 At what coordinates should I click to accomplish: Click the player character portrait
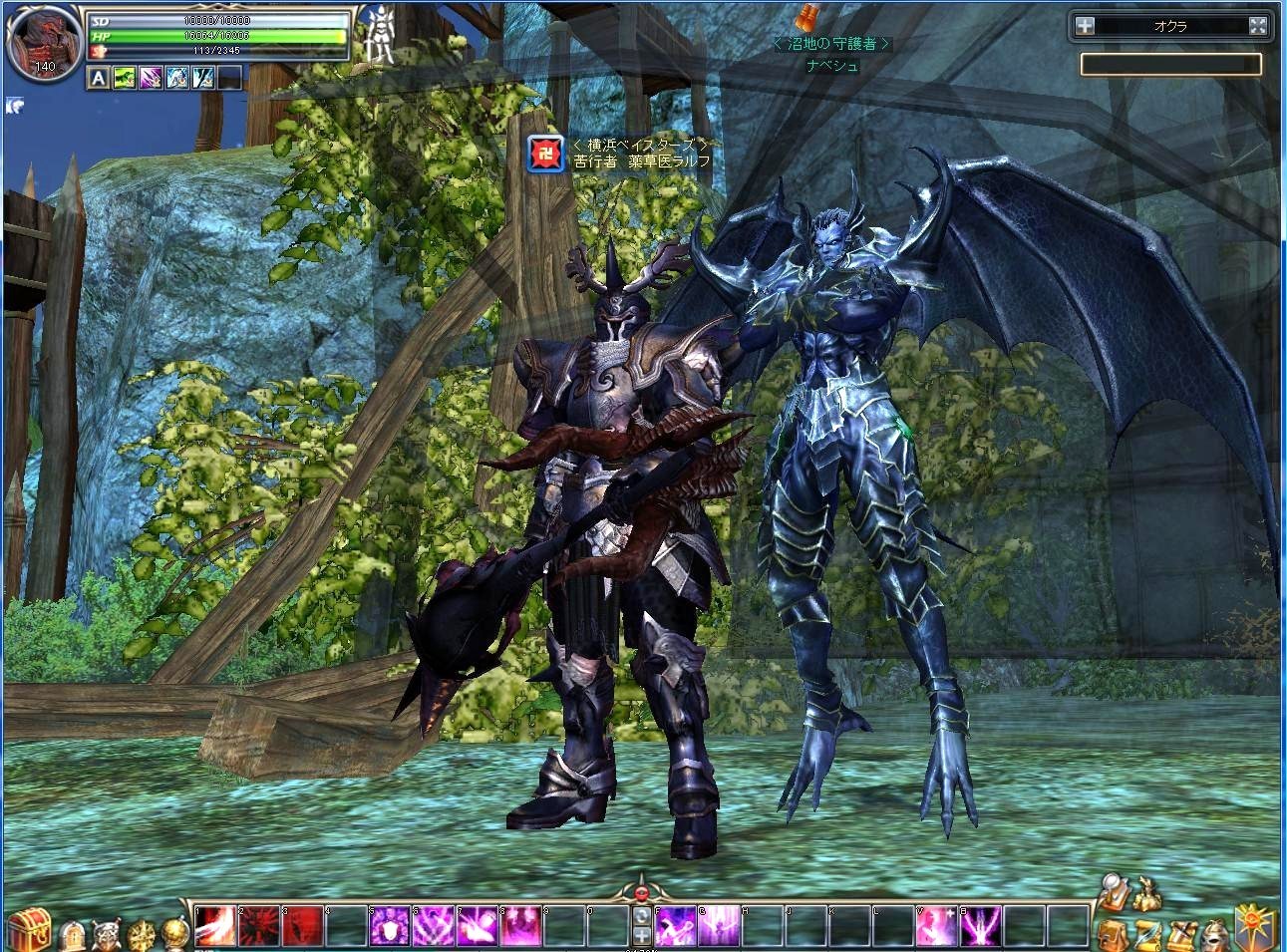point(43,45)
